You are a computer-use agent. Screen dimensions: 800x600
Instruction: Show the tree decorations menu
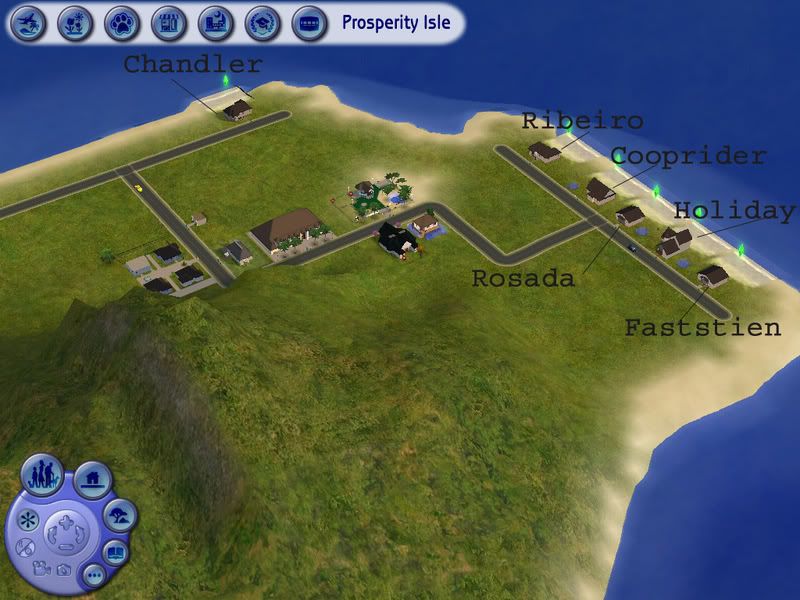coord(120,515)
